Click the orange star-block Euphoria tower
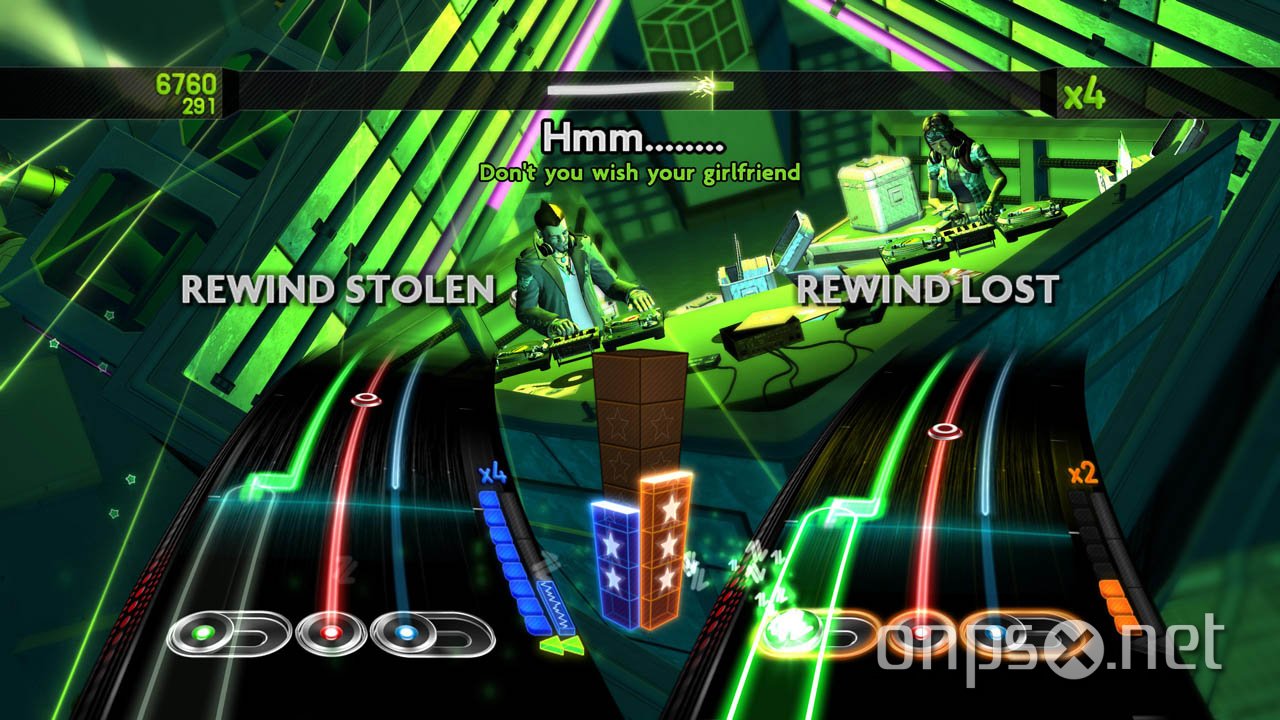The height and width of the screenshot is (720, 1280). (x=663, y=545)
